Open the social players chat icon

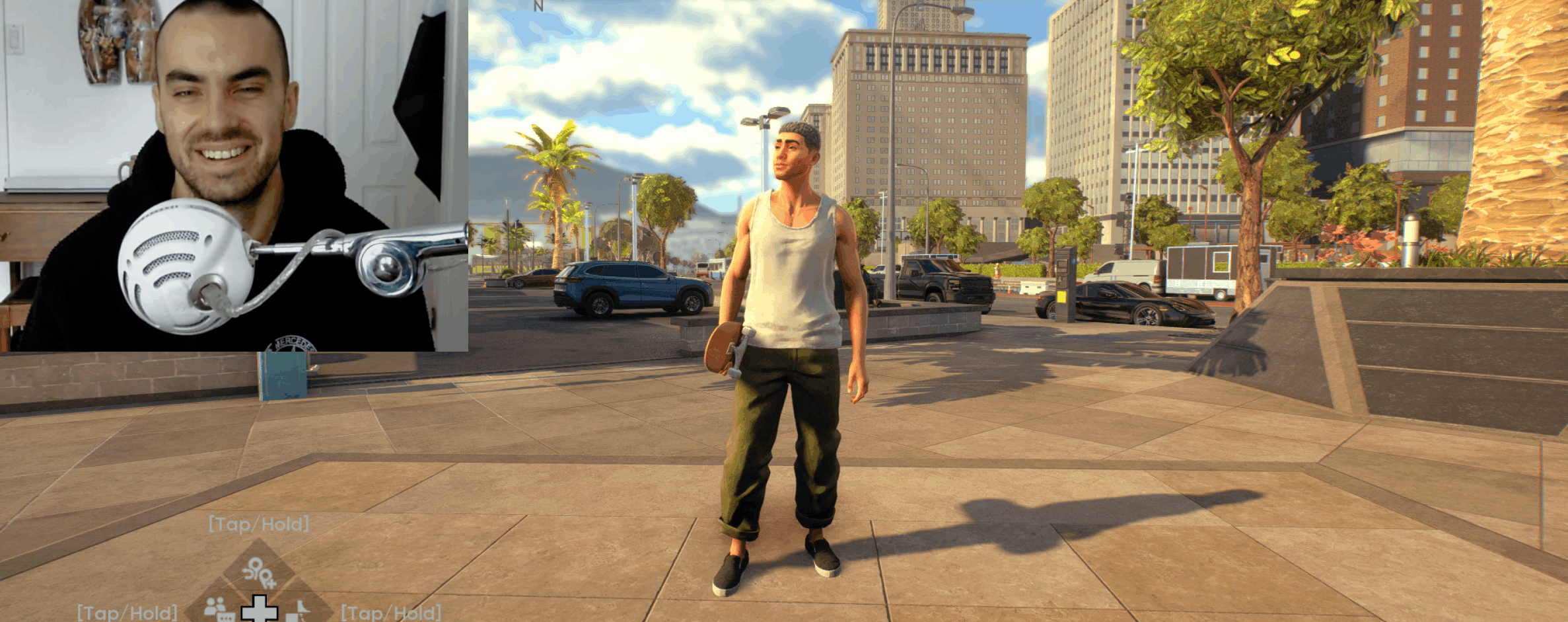click(x=218, y=608)
